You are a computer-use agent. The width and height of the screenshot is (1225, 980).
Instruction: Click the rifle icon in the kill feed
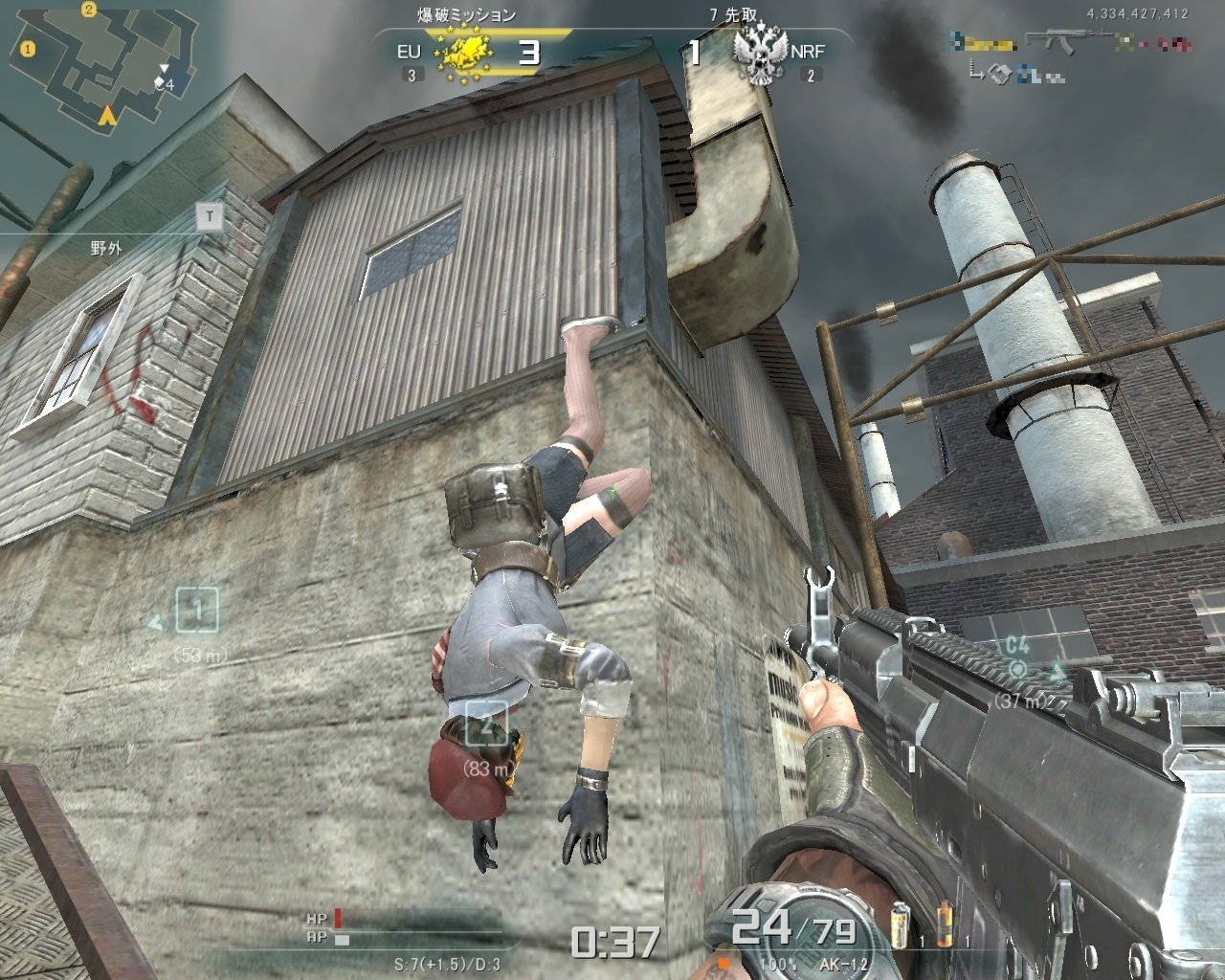1062,42
